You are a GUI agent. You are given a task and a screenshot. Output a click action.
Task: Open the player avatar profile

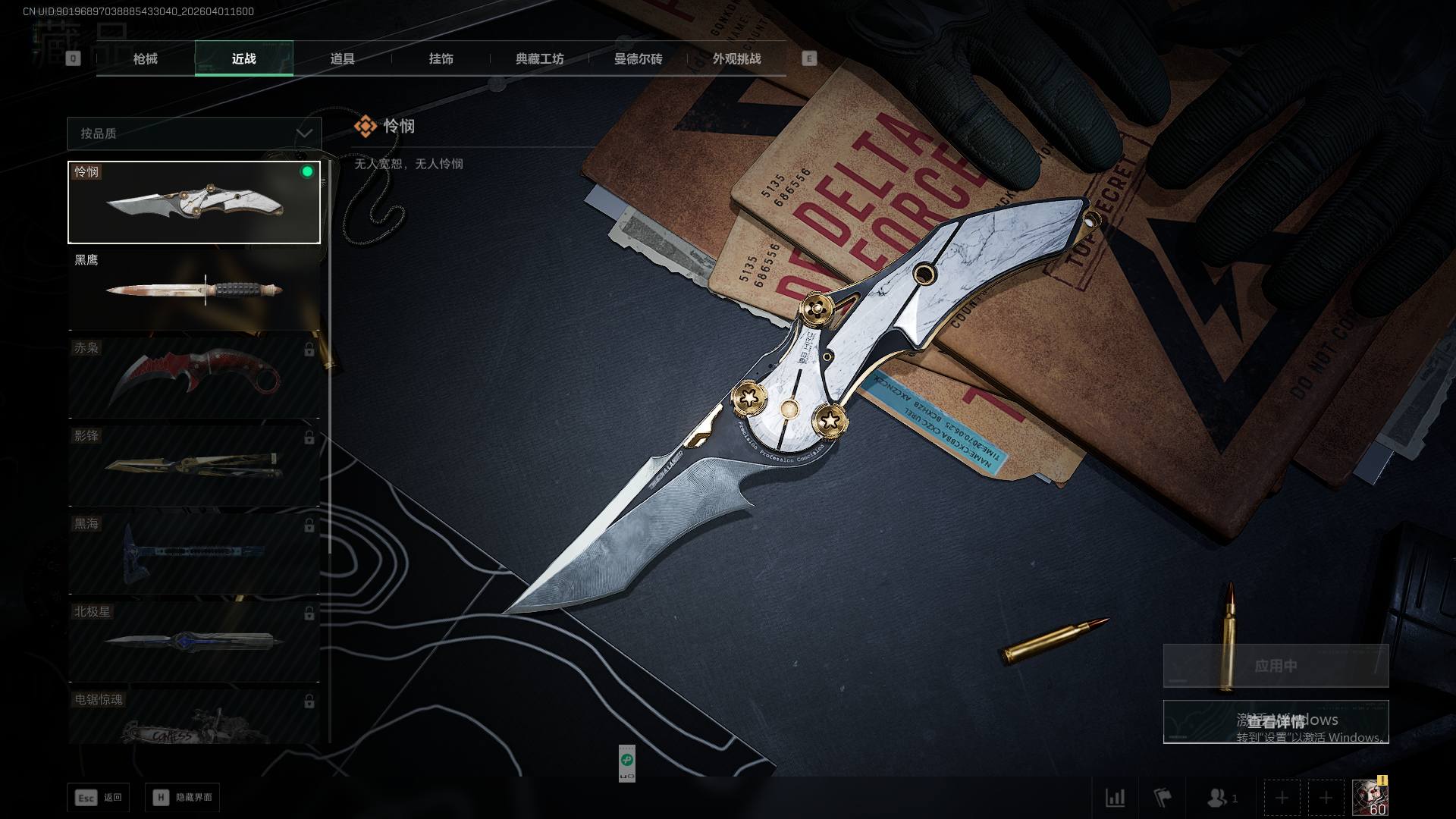(1370, 798)
